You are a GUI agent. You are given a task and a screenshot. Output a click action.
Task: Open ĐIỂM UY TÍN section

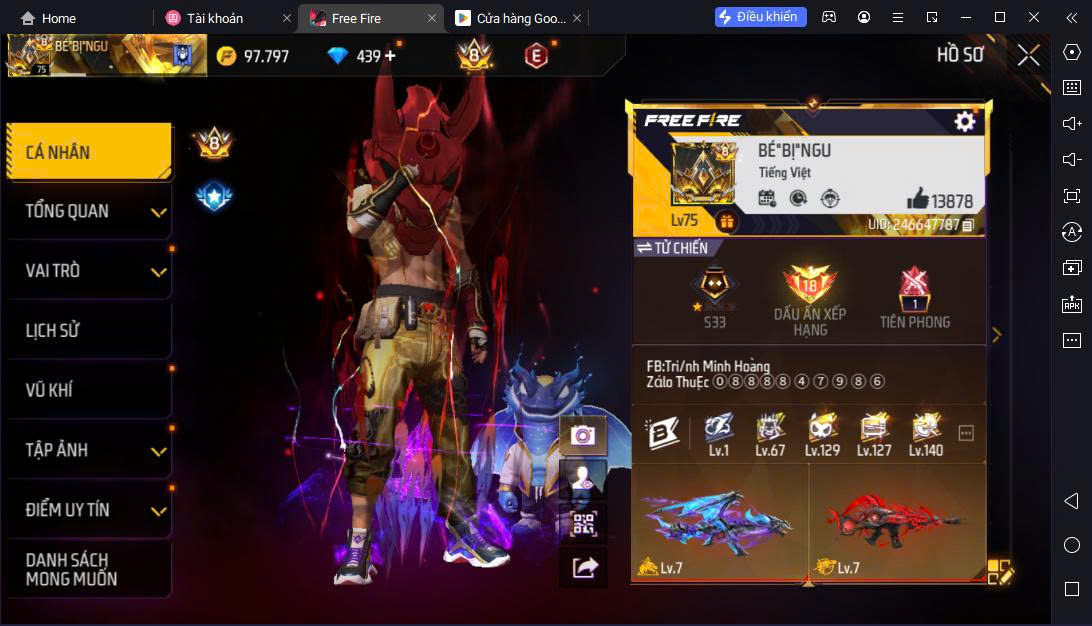point(88,510)
